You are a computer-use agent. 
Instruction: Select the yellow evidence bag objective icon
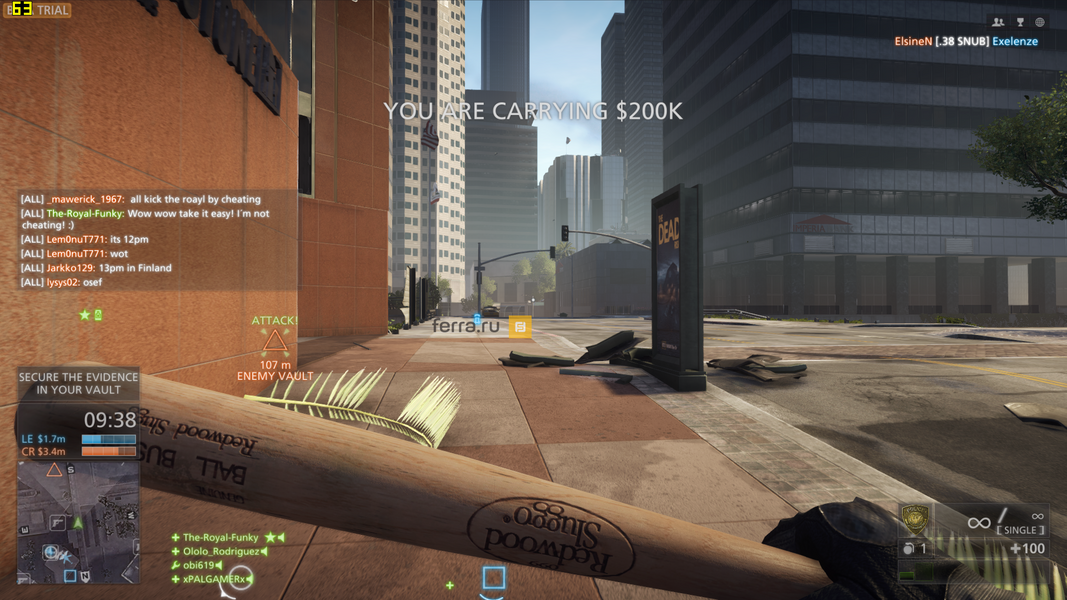[x=520, y=326]
